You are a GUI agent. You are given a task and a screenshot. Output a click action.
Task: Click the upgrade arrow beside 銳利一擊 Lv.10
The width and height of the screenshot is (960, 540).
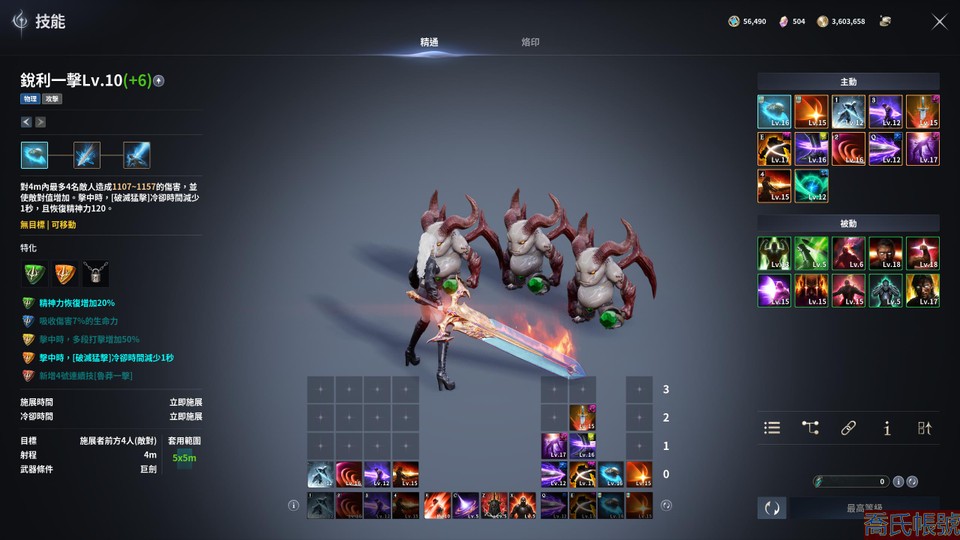[x=159, y=81]
